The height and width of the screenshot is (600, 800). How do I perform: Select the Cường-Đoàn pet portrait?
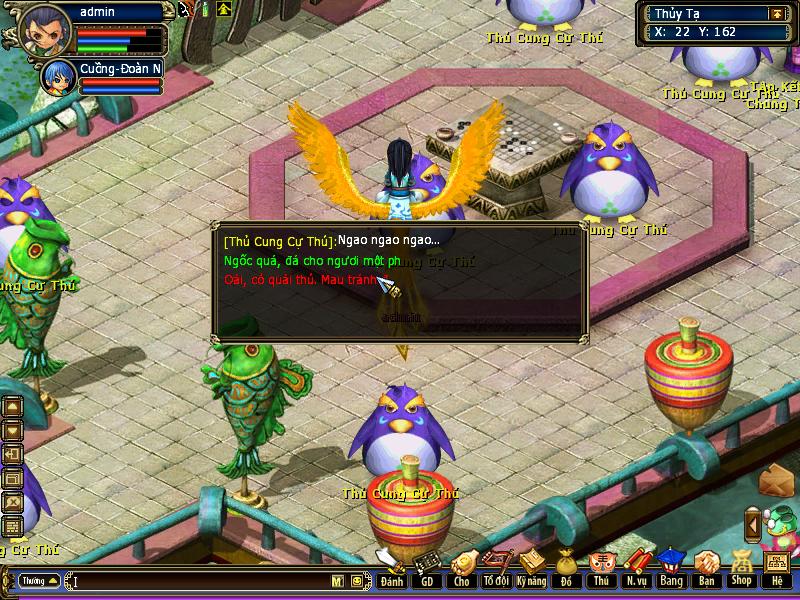tap(57, 77)
